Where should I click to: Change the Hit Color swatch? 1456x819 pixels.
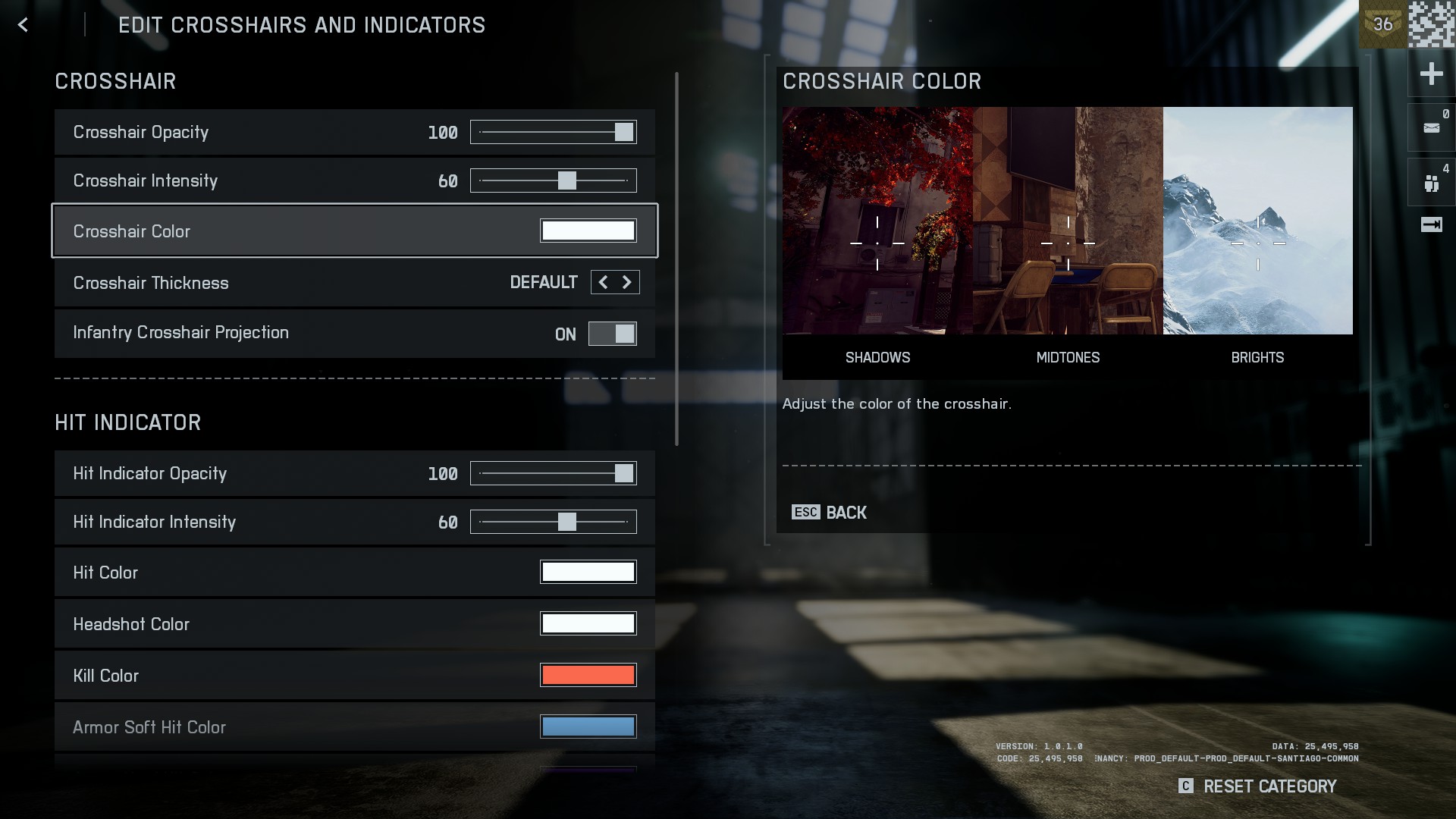tap(588, 573)
